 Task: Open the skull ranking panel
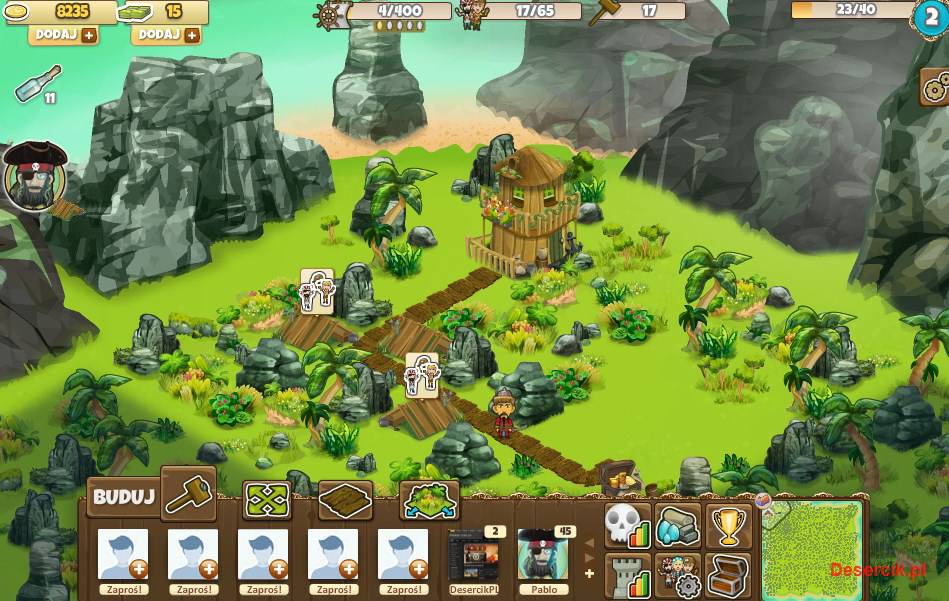point(627,526)
